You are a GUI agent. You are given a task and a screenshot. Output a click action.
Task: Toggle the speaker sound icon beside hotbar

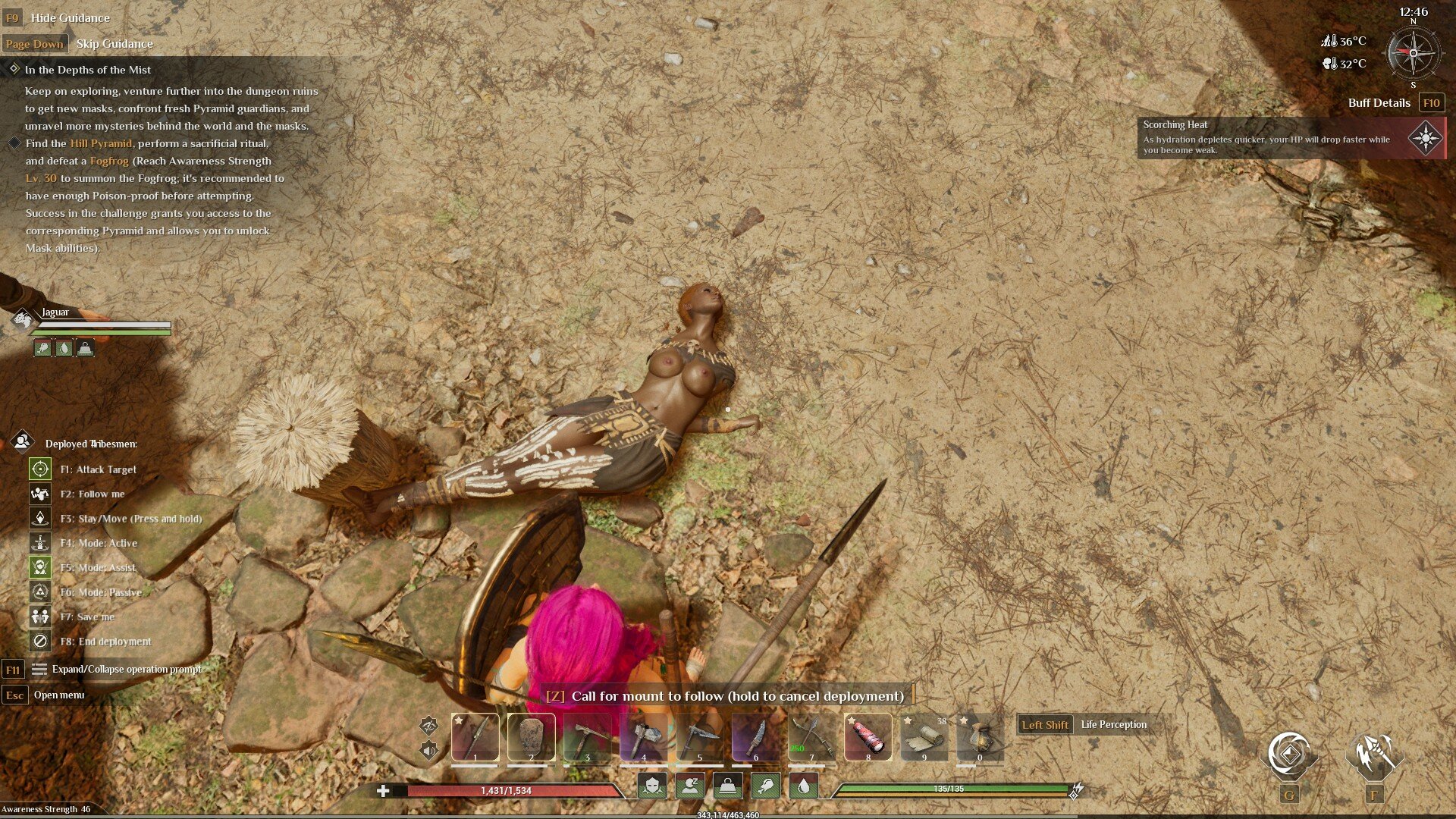click(429, 751)
